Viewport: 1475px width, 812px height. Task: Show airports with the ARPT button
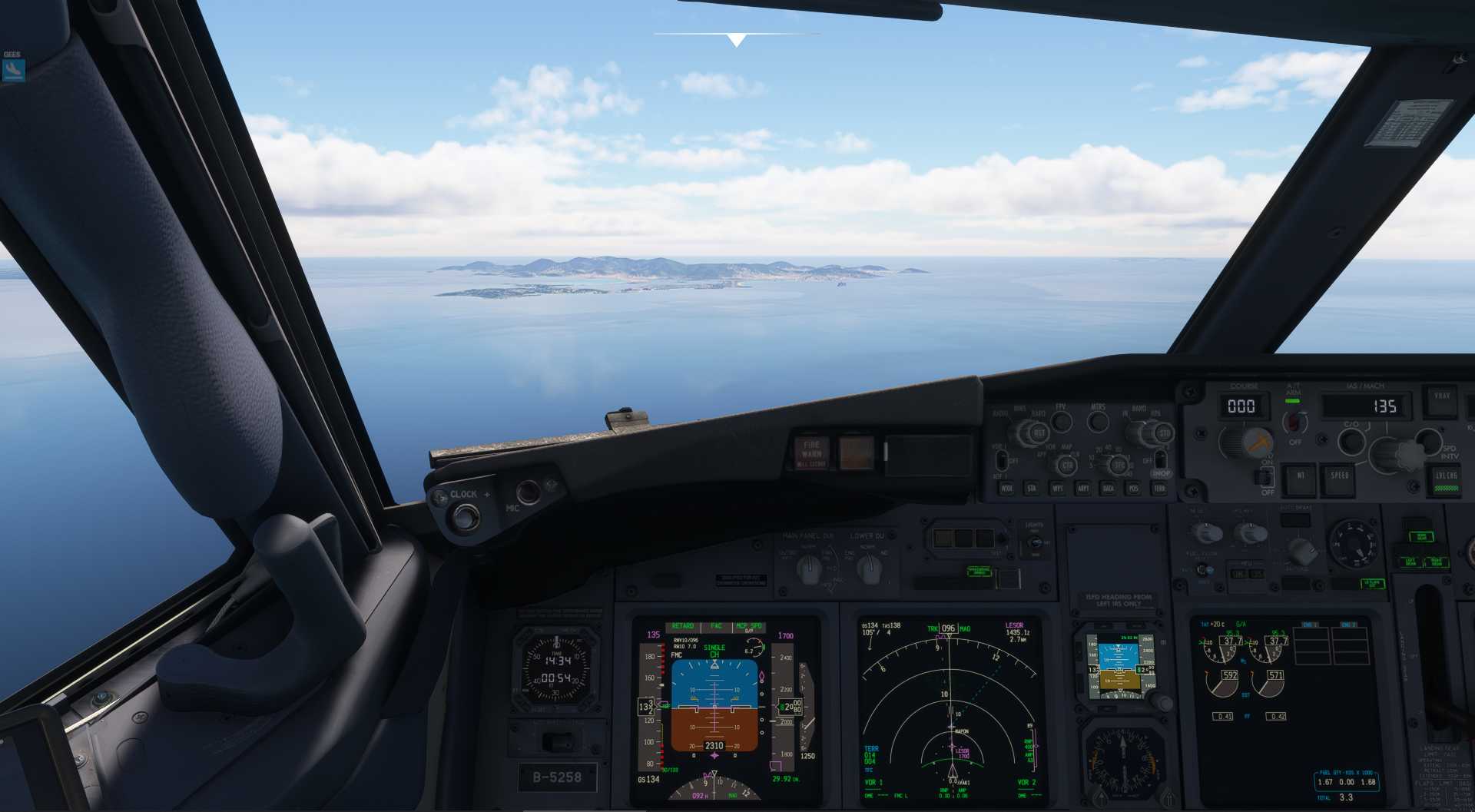click(x=1083, y=488)
